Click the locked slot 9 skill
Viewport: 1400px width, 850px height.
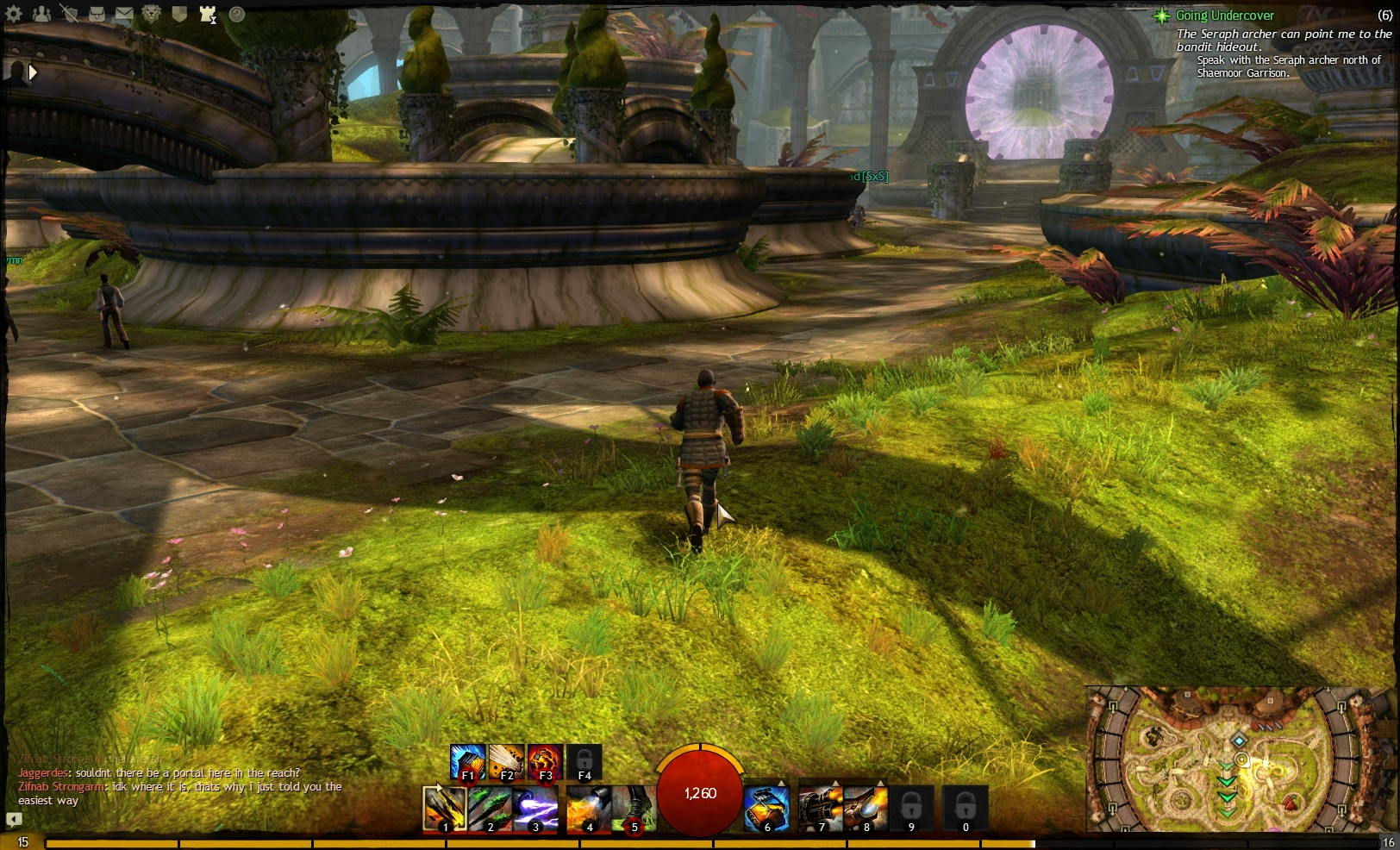(x=910, y=807)
